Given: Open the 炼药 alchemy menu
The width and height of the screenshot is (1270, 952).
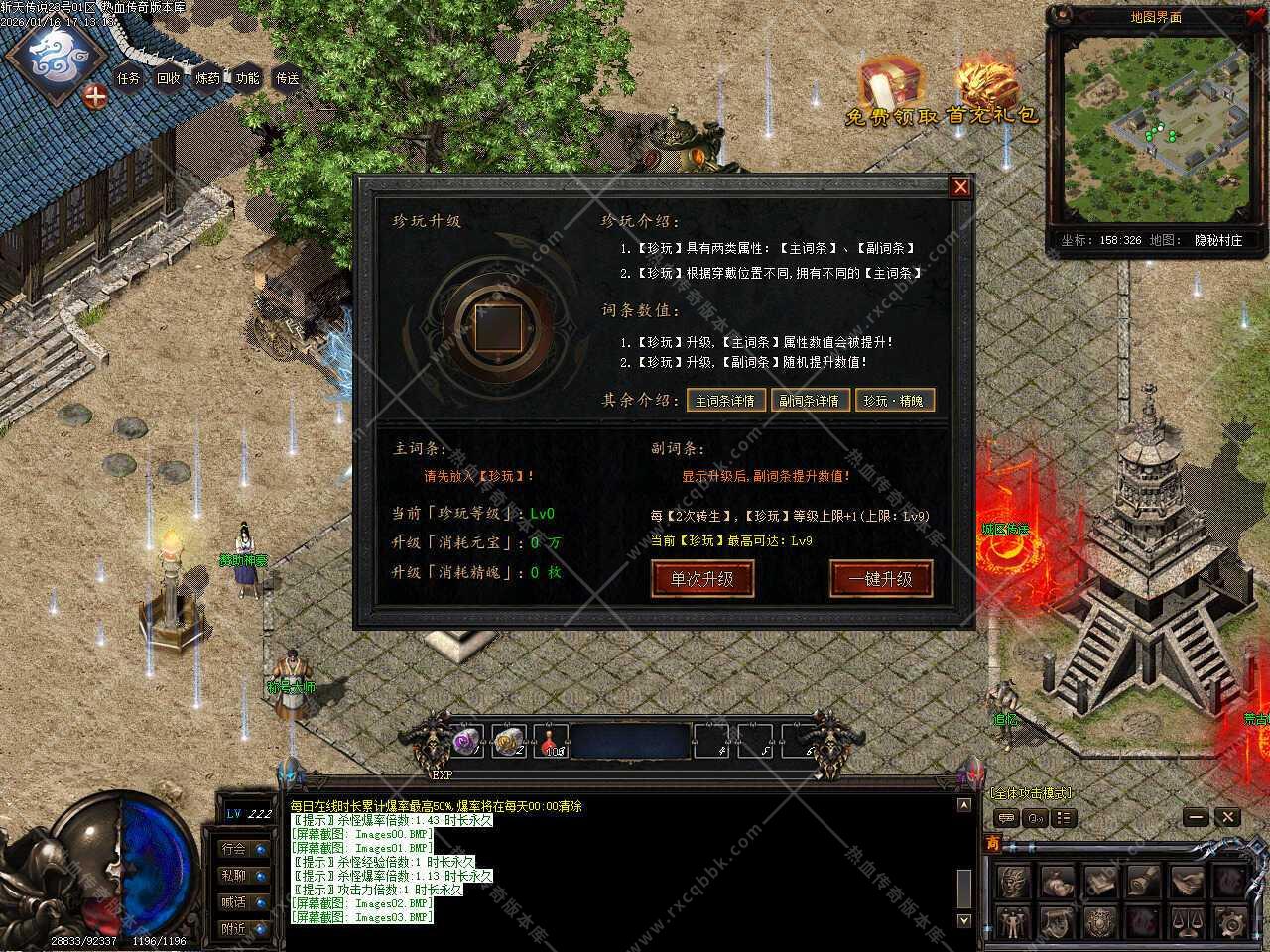Looking at the screenshot, I should 208,78.
